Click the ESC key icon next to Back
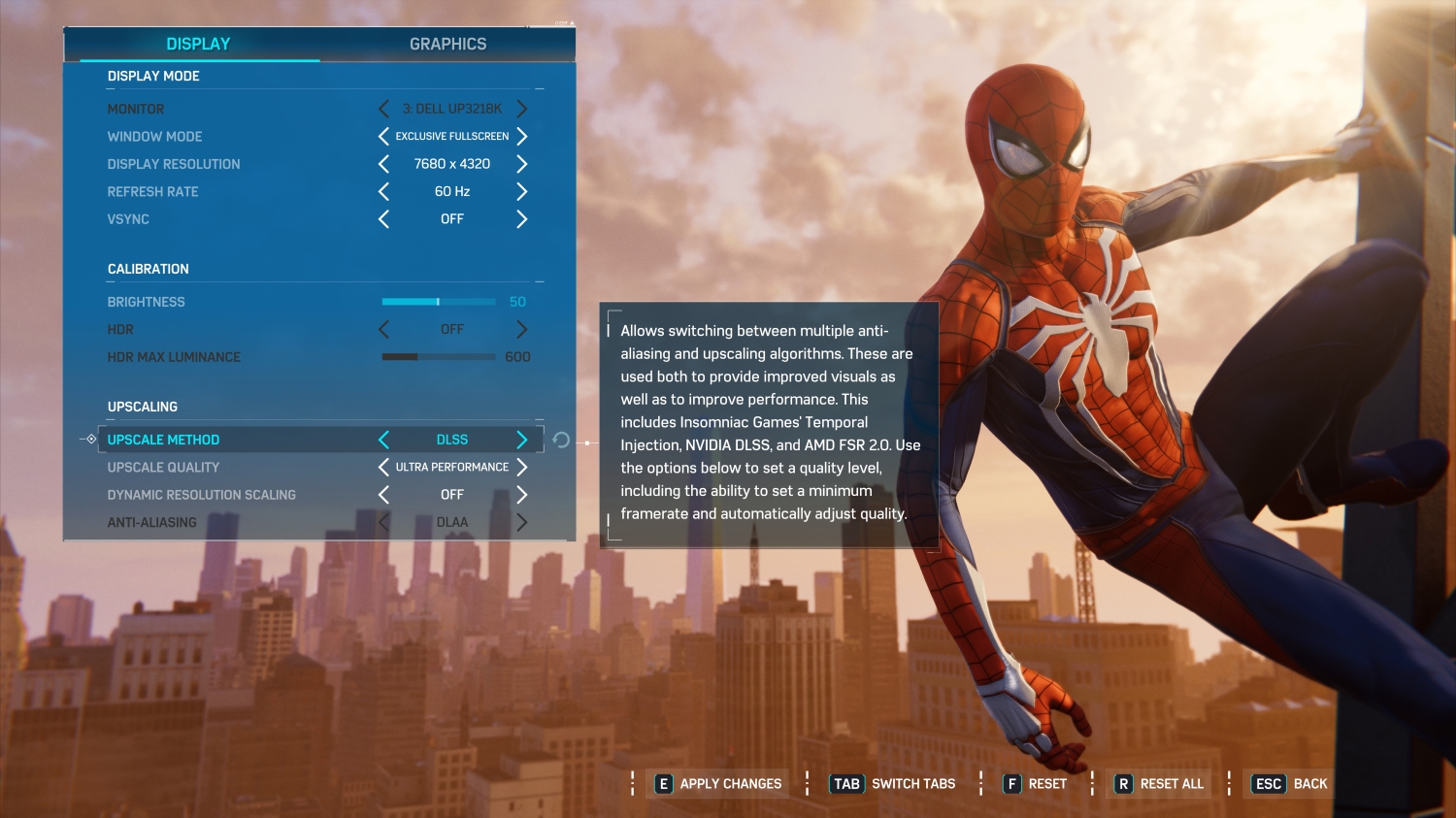The height and width of the screenshot is (818, 1456). (x=1268, y=783)
